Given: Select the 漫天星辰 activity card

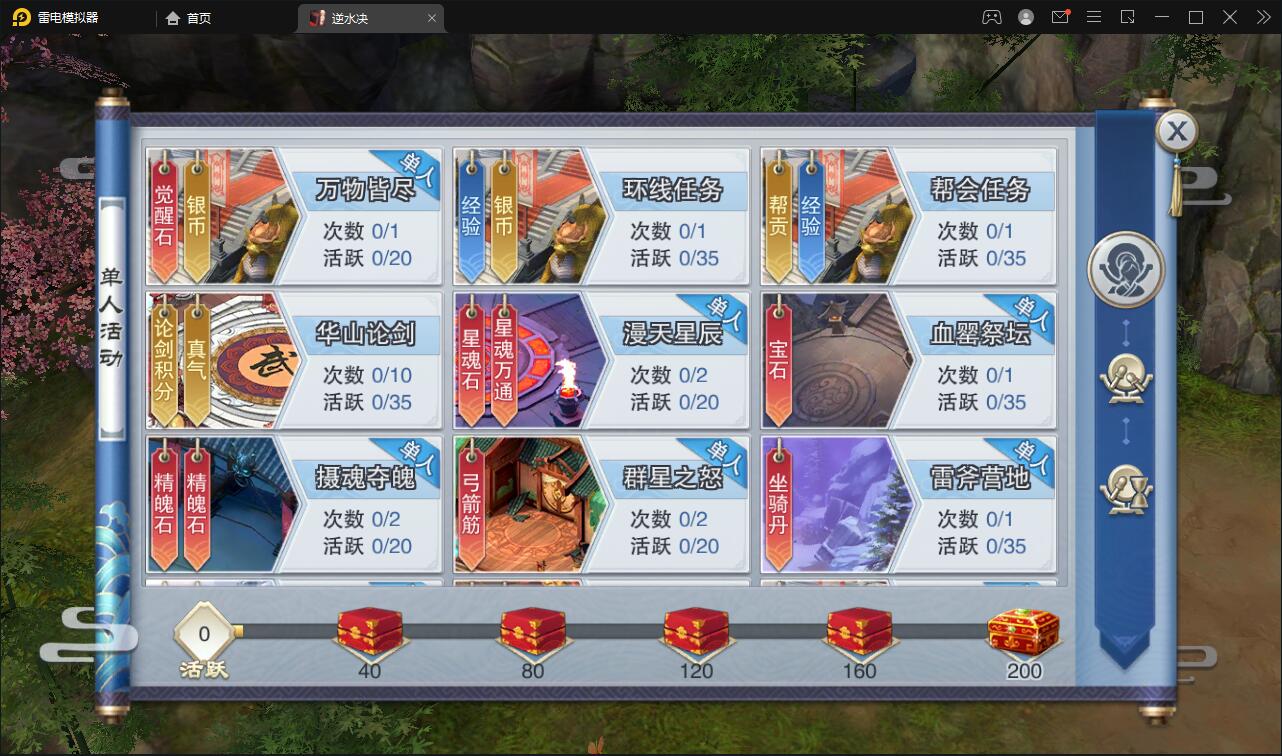Looking at the screenshot, I should point(601,361).
